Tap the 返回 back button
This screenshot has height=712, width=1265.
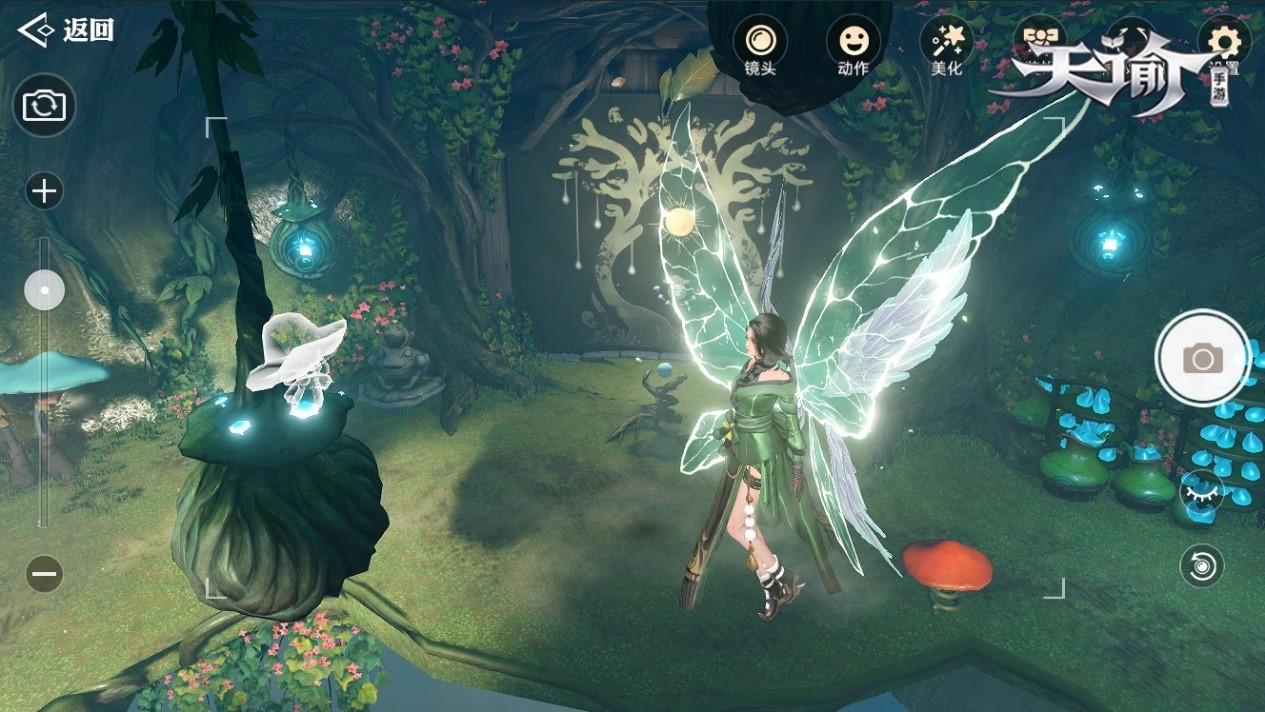tap(66, 29)
